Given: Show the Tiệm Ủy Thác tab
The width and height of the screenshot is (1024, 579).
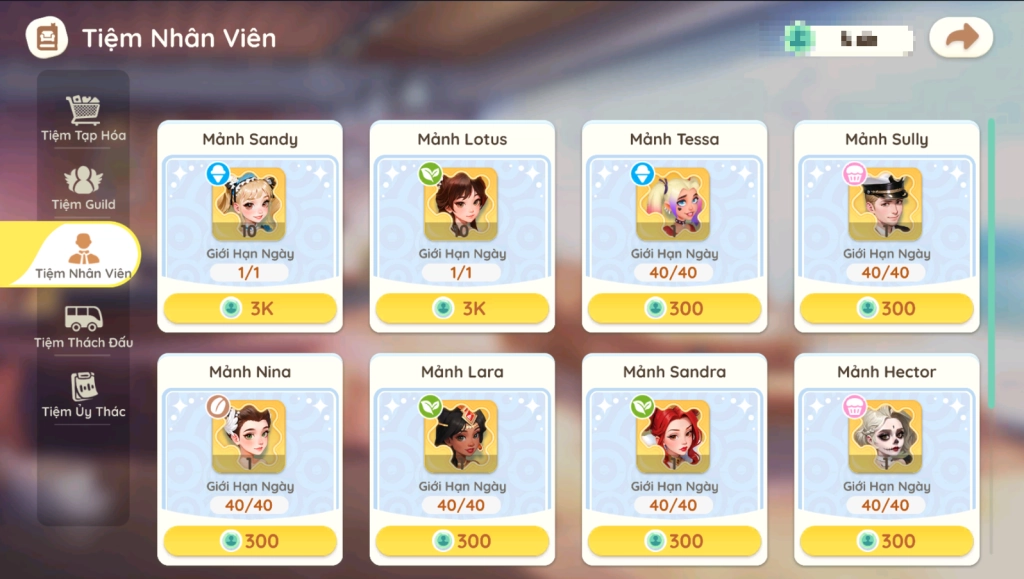Looking at the screenshot, I should coord(83,395).
